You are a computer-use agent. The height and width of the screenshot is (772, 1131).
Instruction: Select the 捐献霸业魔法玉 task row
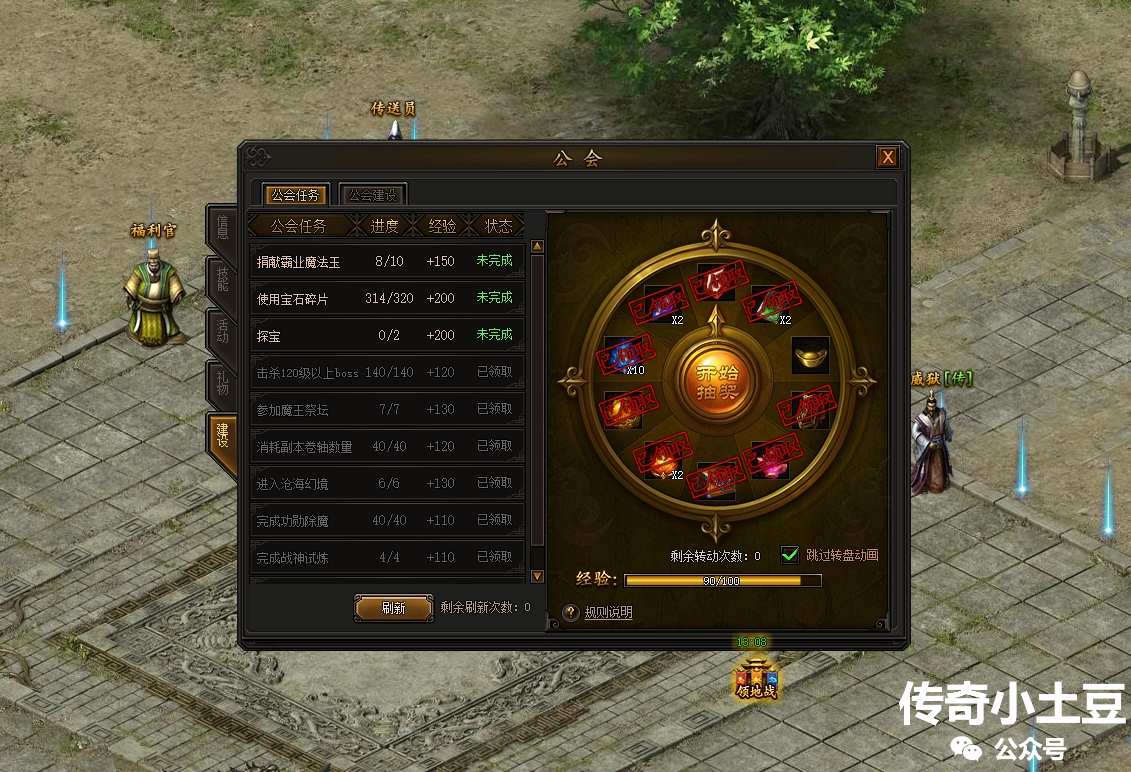[x=386, y=261]
